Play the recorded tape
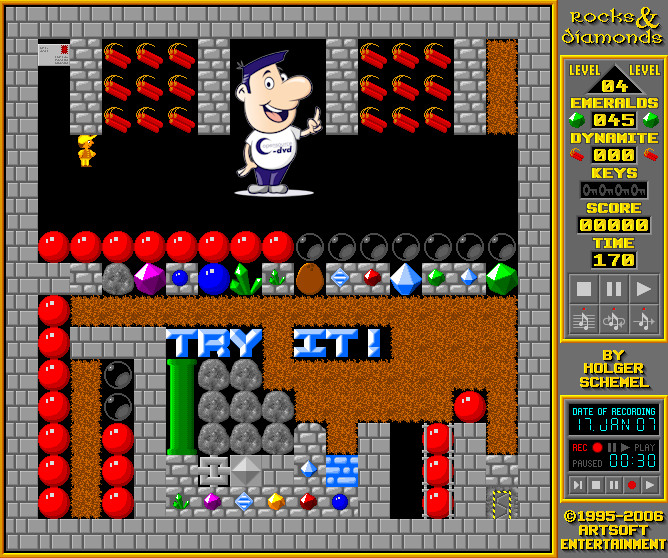 pyautogui.click(x=649, y=485)
